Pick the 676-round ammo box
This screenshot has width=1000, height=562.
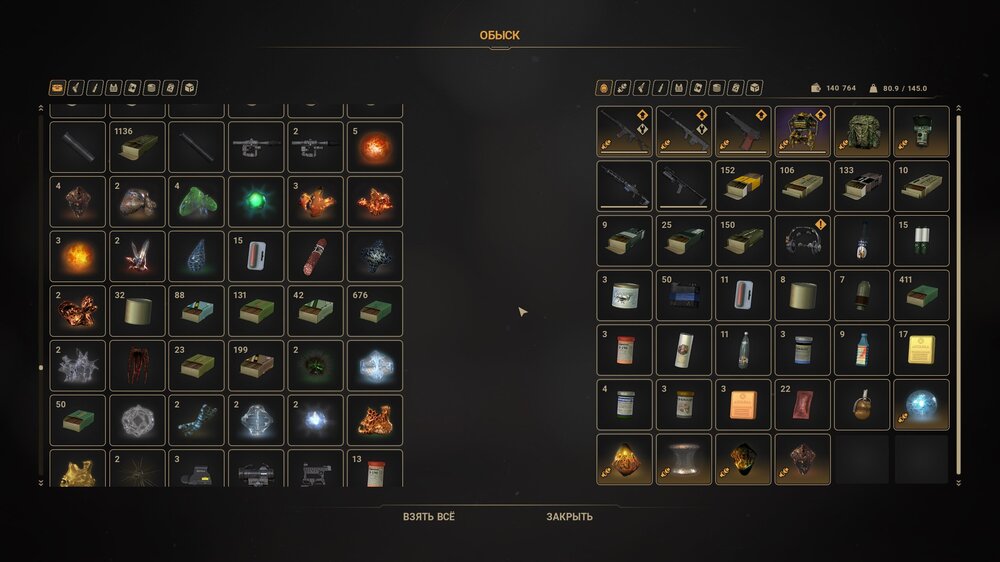375,311
